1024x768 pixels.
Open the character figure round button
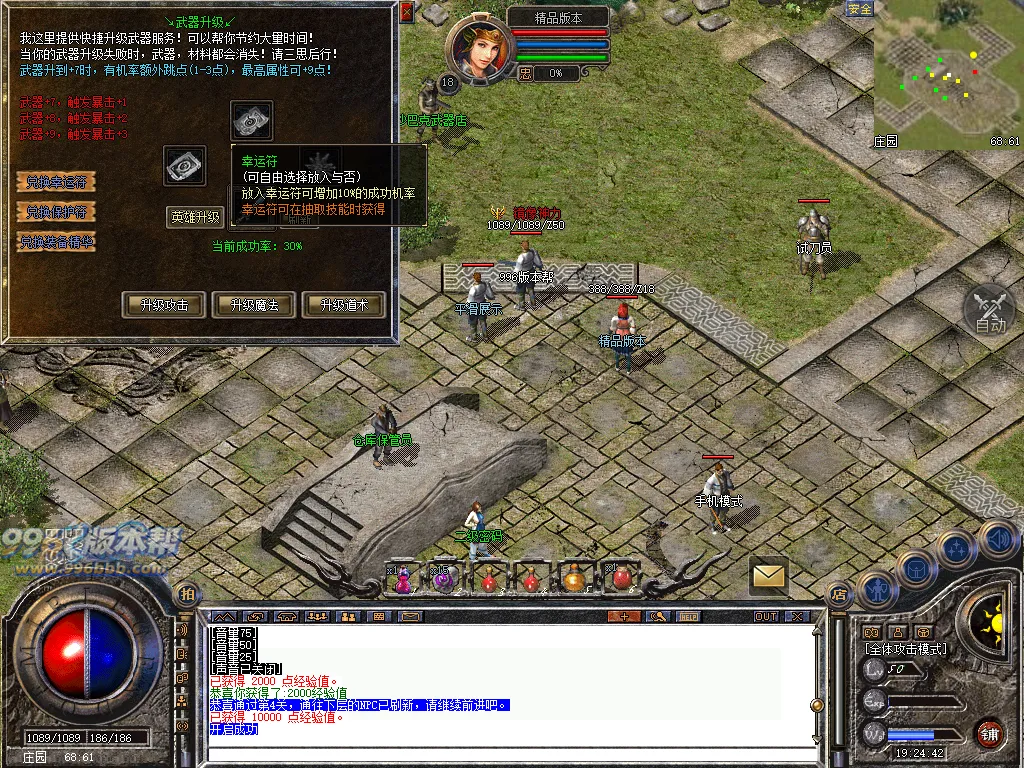[877, 589]
